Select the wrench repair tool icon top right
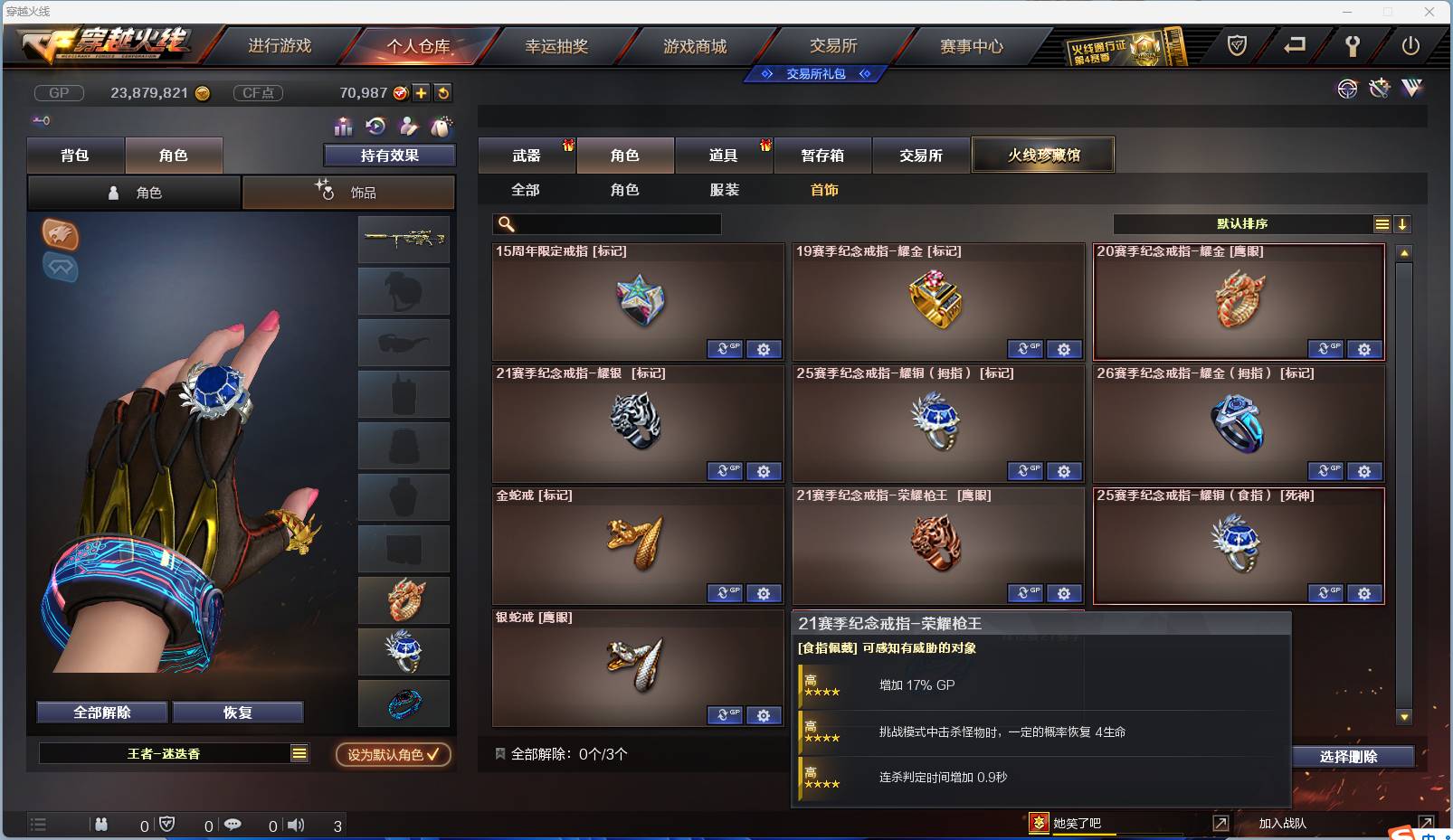 (x=1380, y=89)
